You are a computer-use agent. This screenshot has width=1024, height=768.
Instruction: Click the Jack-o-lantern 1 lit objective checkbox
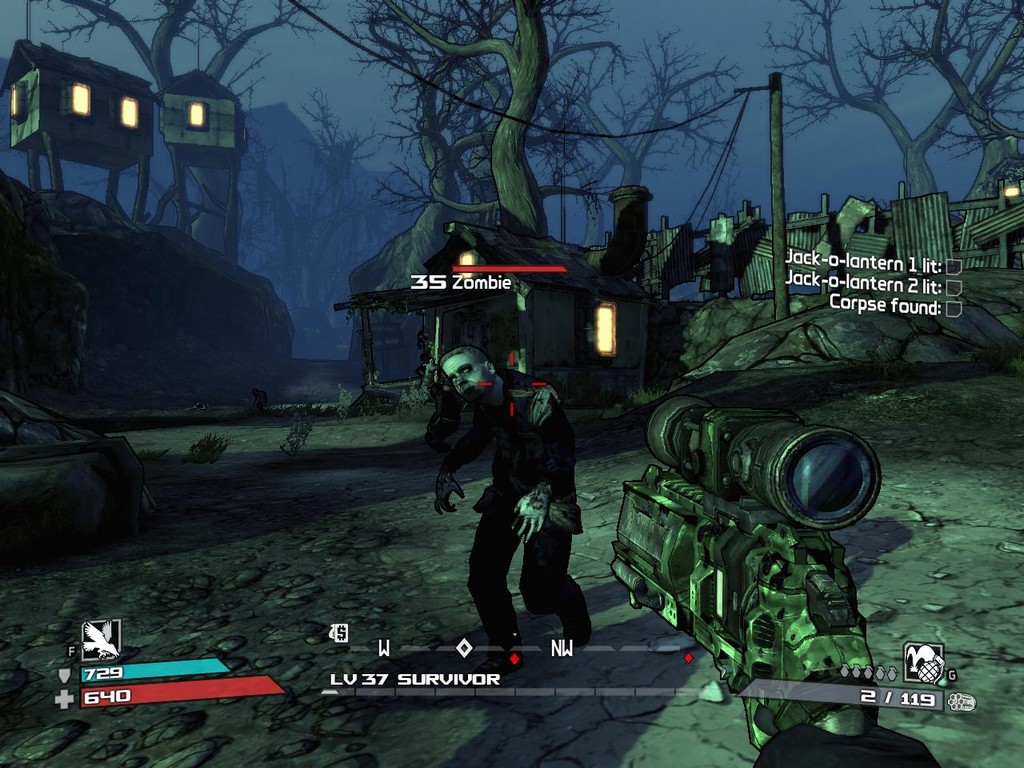coord(953,266)
